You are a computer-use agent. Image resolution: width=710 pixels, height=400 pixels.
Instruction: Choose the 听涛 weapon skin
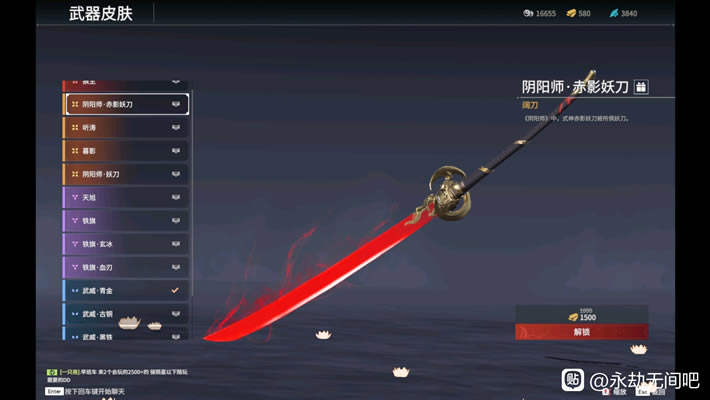(x=126, y=127)
